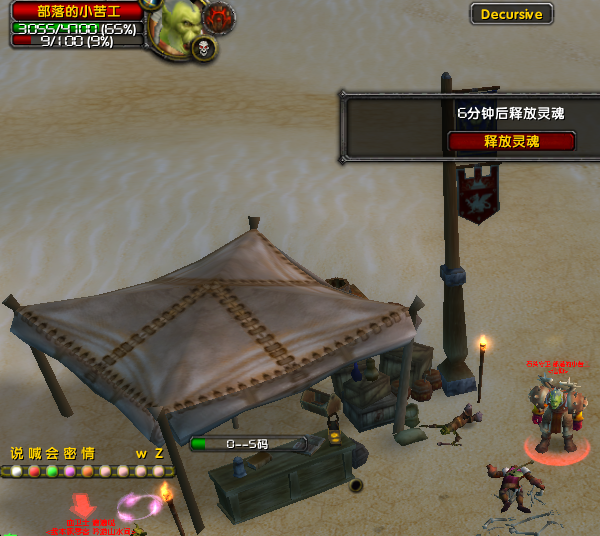Image resolution: width=600 pixels, height=536 pixels.
Task: Switch chat to the 说 say channel
Action: point(16,453)
